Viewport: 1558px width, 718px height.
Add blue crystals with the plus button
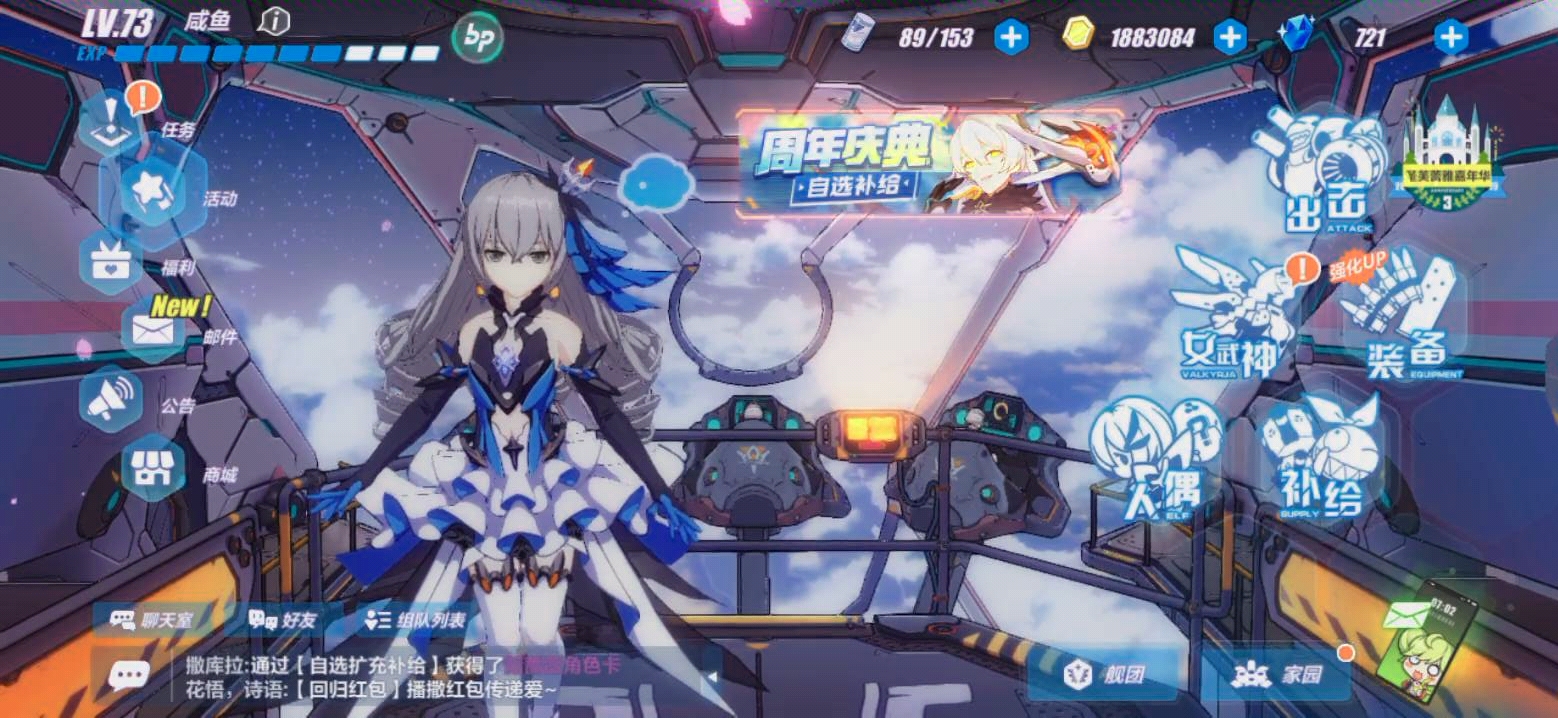(1450, 38)
